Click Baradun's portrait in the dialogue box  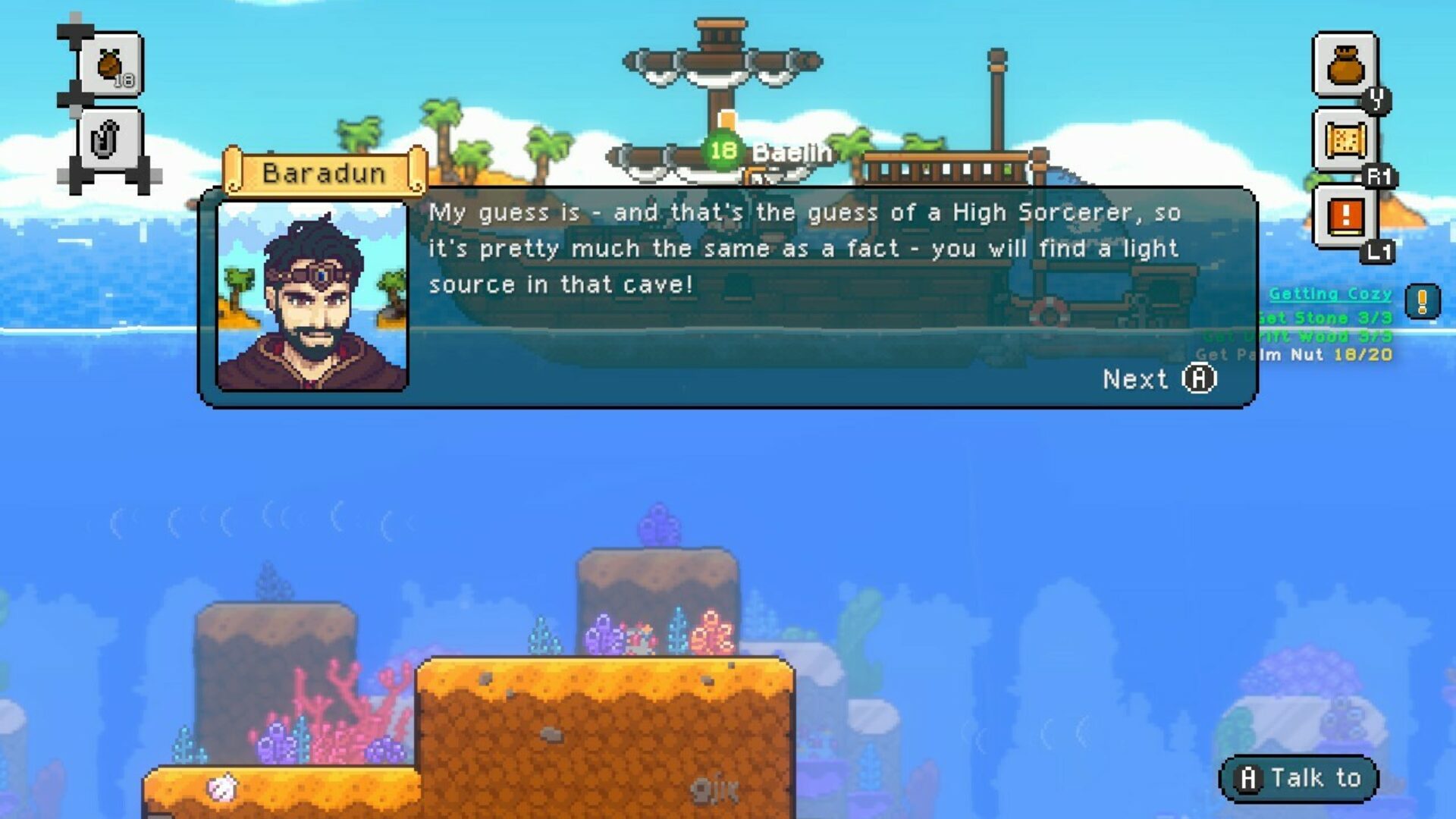(312, 297)
